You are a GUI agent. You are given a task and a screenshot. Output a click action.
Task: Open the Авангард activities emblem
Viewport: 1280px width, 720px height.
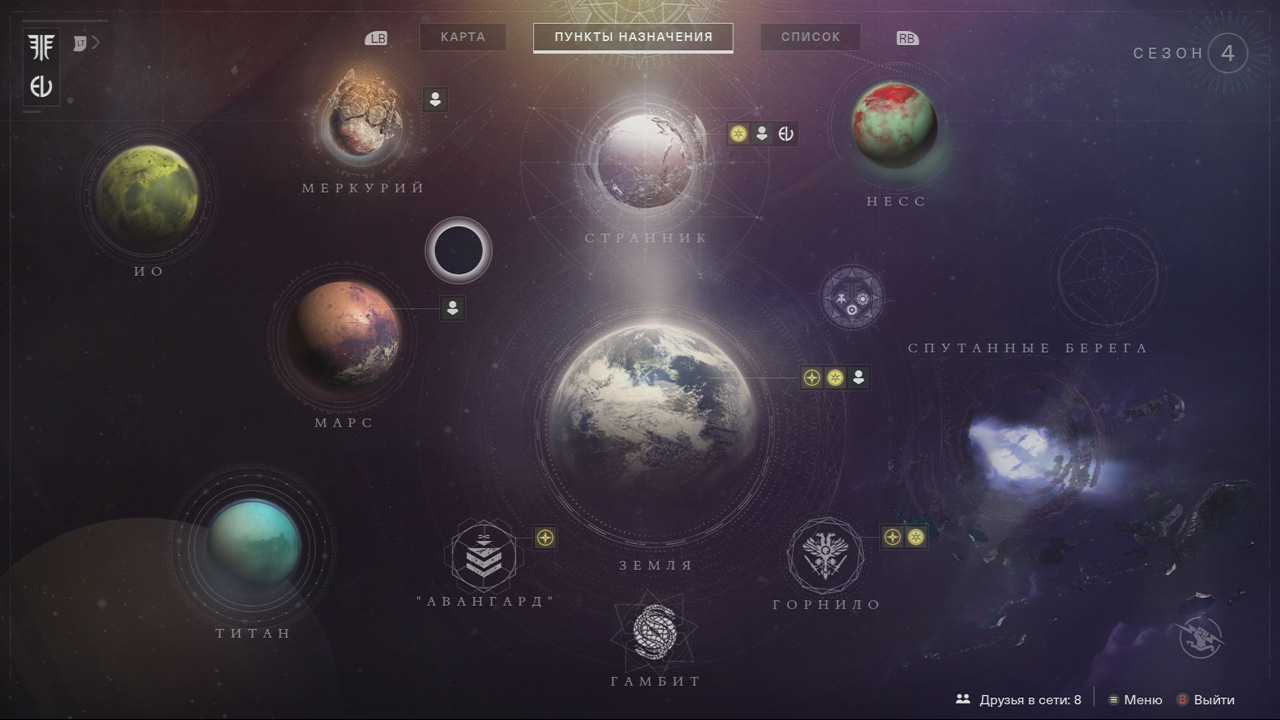pos(484,555)
